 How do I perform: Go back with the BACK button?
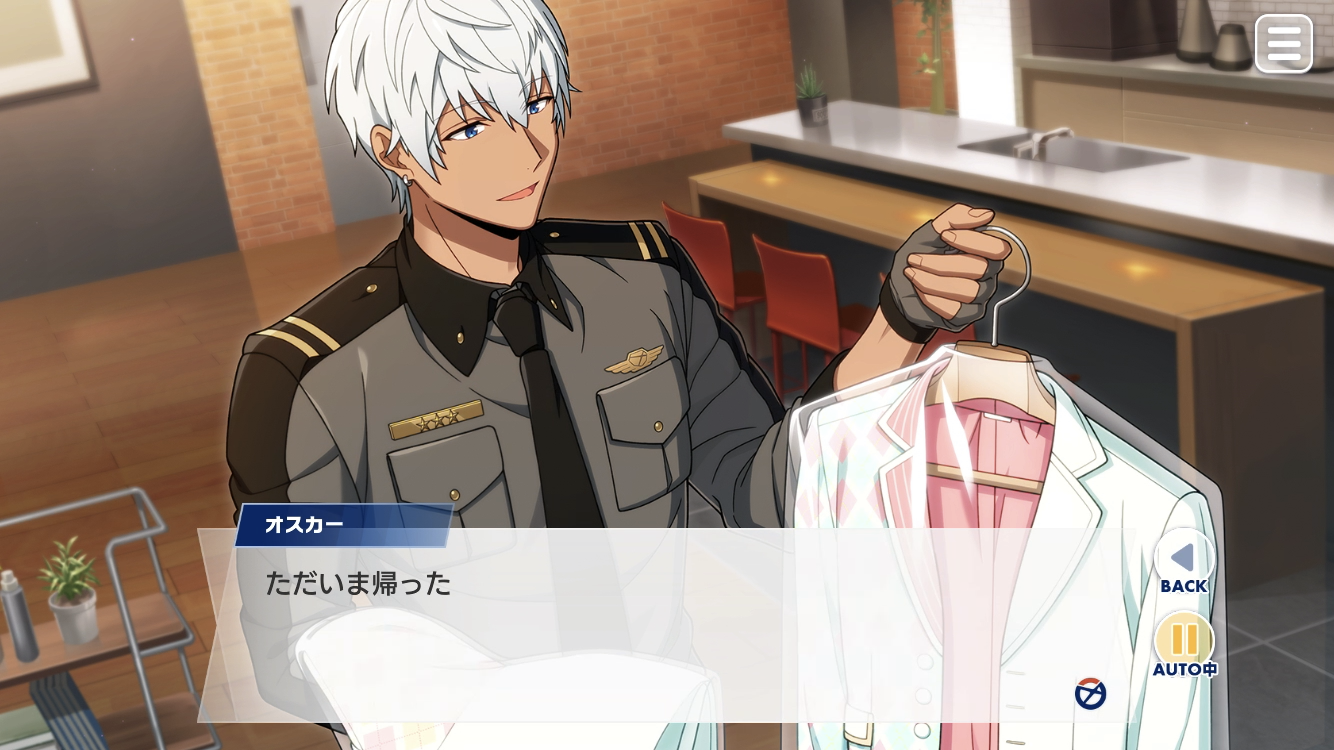click(x=1183, y=558)
